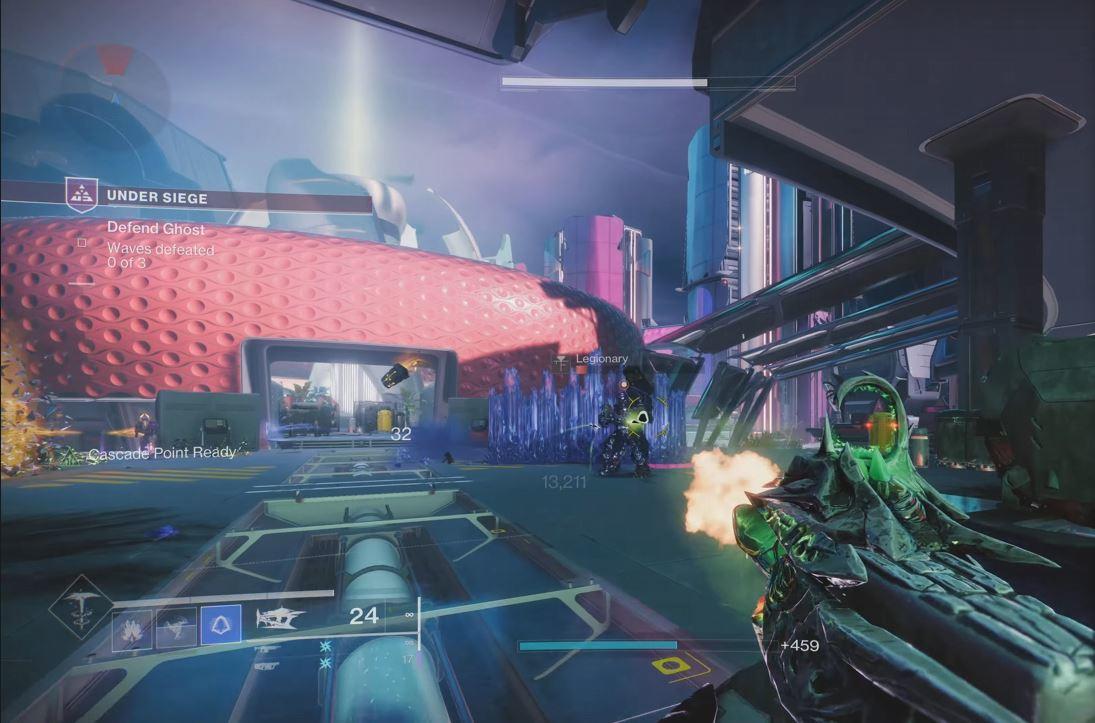Activate the diamond-shaped super ability icon
The image size is (1095, 723).
(81, 608)
